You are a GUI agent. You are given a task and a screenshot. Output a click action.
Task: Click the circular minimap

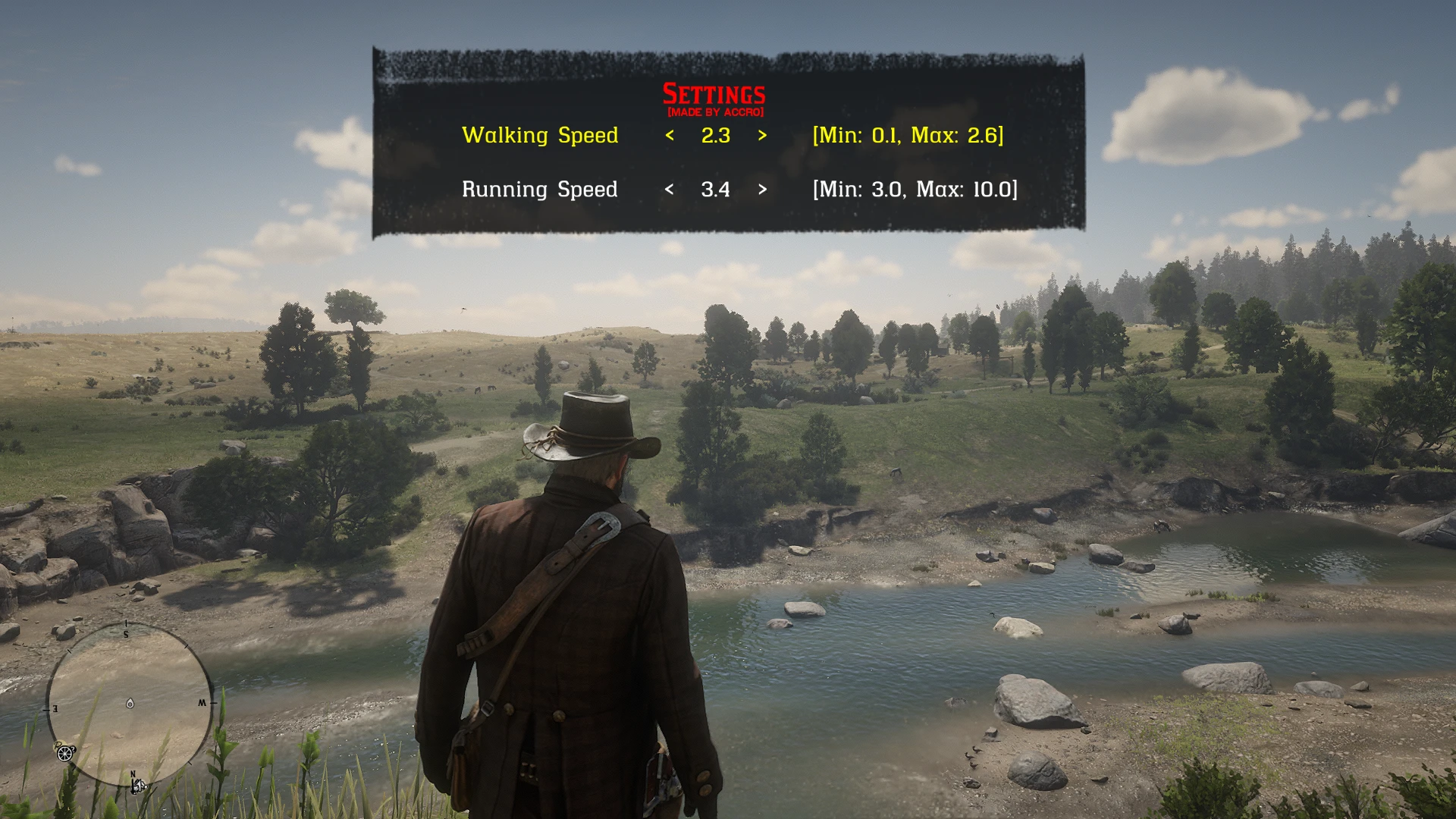(130, 704)
